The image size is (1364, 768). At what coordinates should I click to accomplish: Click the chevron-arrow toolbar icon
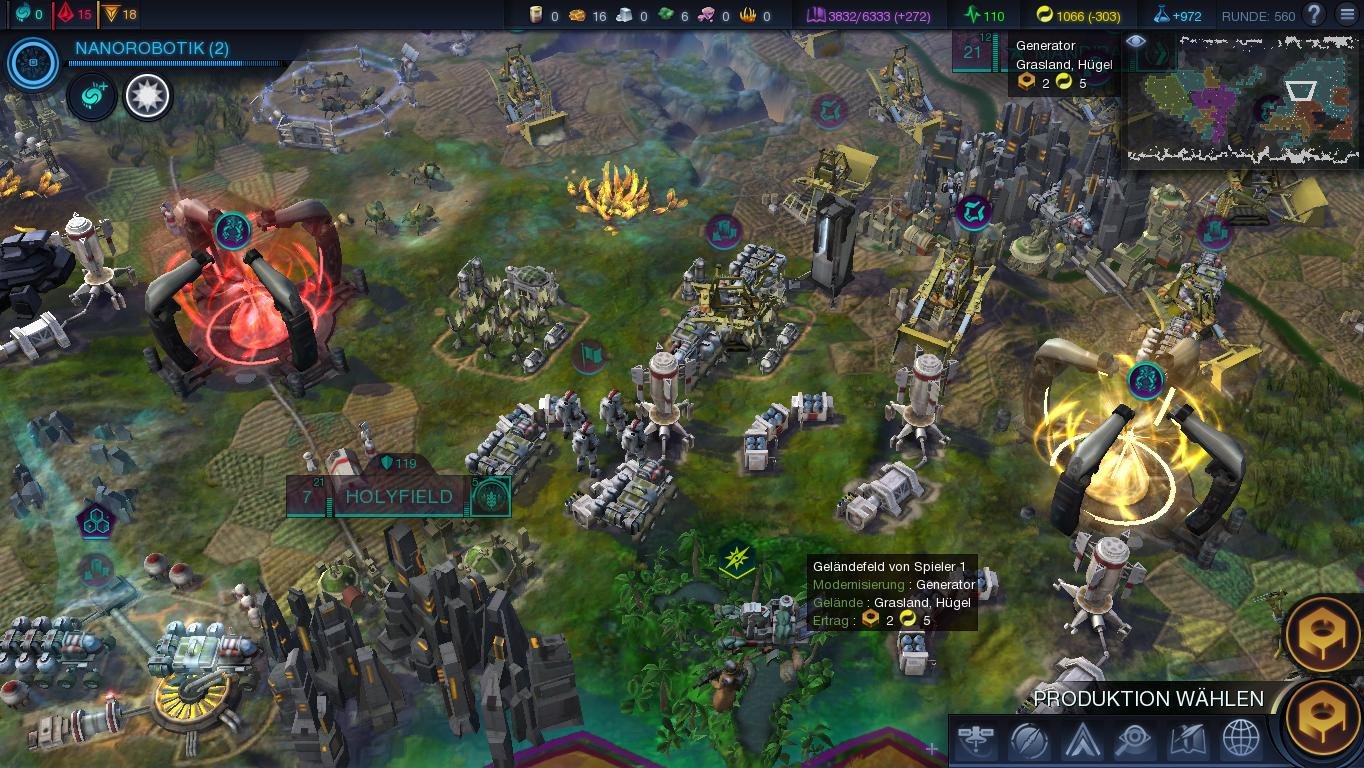[x=1083, y=741]
